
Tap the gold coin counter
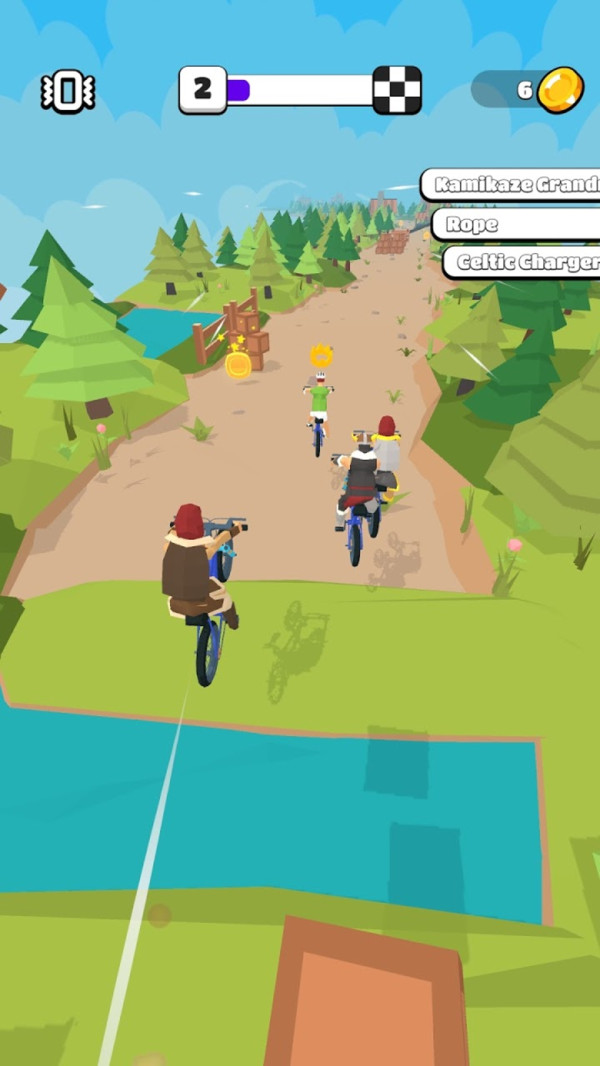[x=528, y=90]
